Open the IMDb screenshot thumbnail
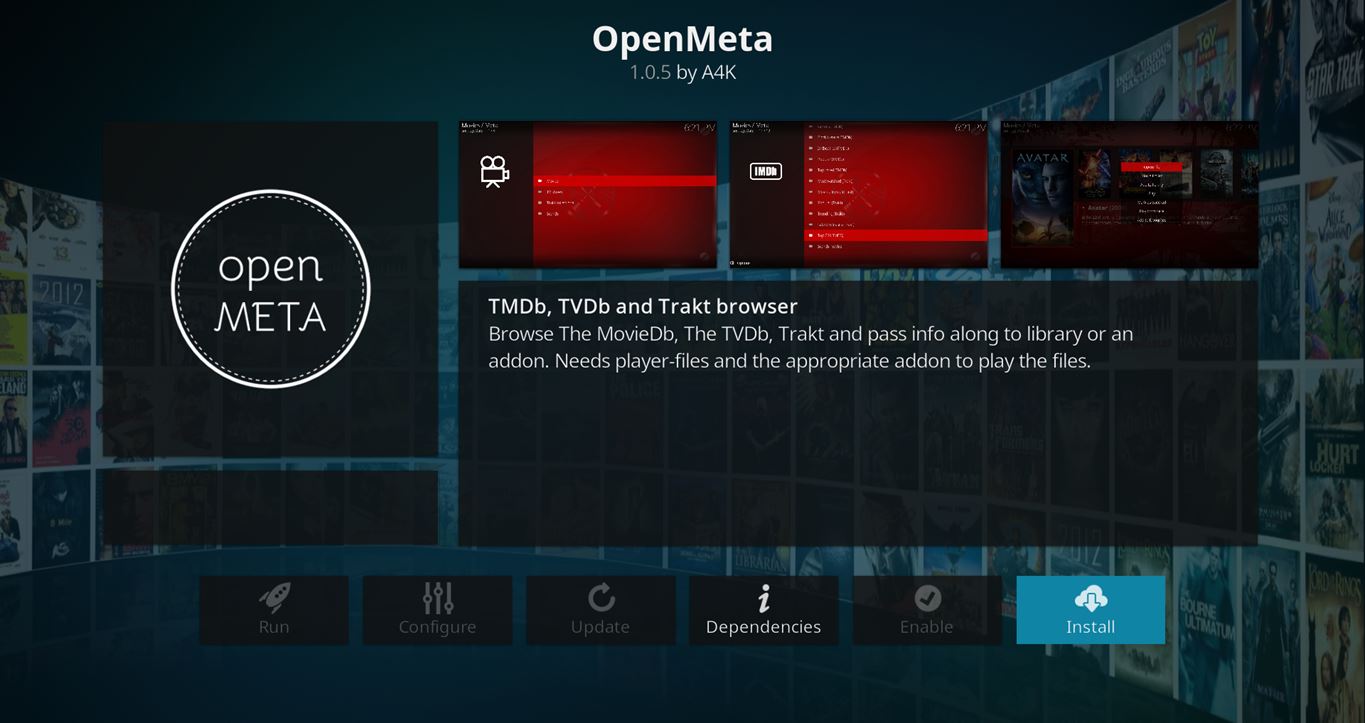This screenshot has width=1365, height=723. 858,195
